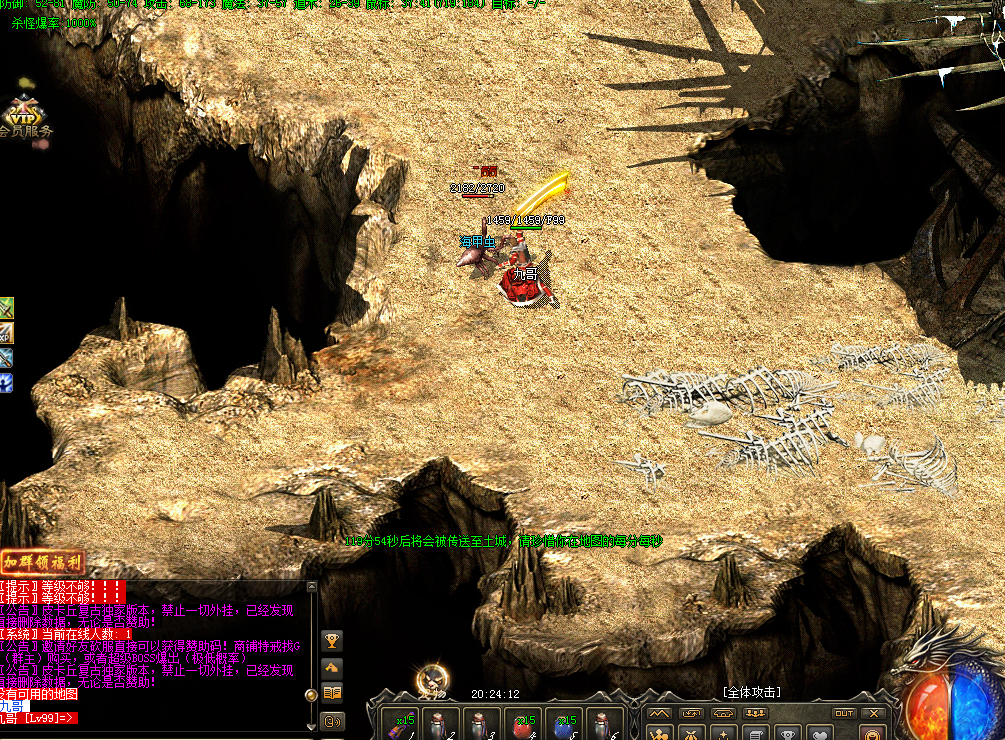Open the VIP 会员服务 menu

click(x=26, y=117)
